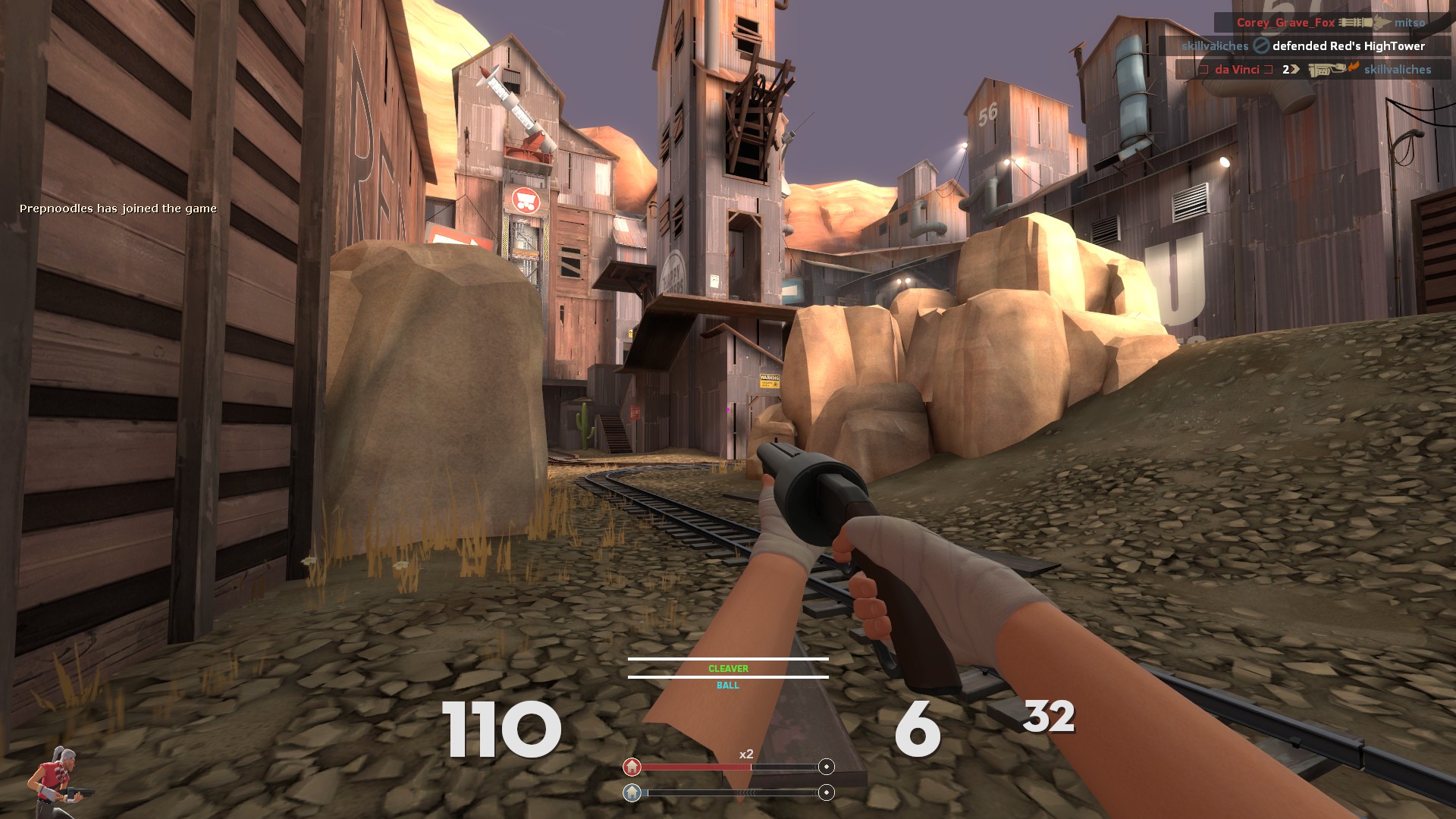Image resolution: width=1456 pixels, height=819 pixels.
Task: Click the red team cart progress icon
Action: click(632, 767)
